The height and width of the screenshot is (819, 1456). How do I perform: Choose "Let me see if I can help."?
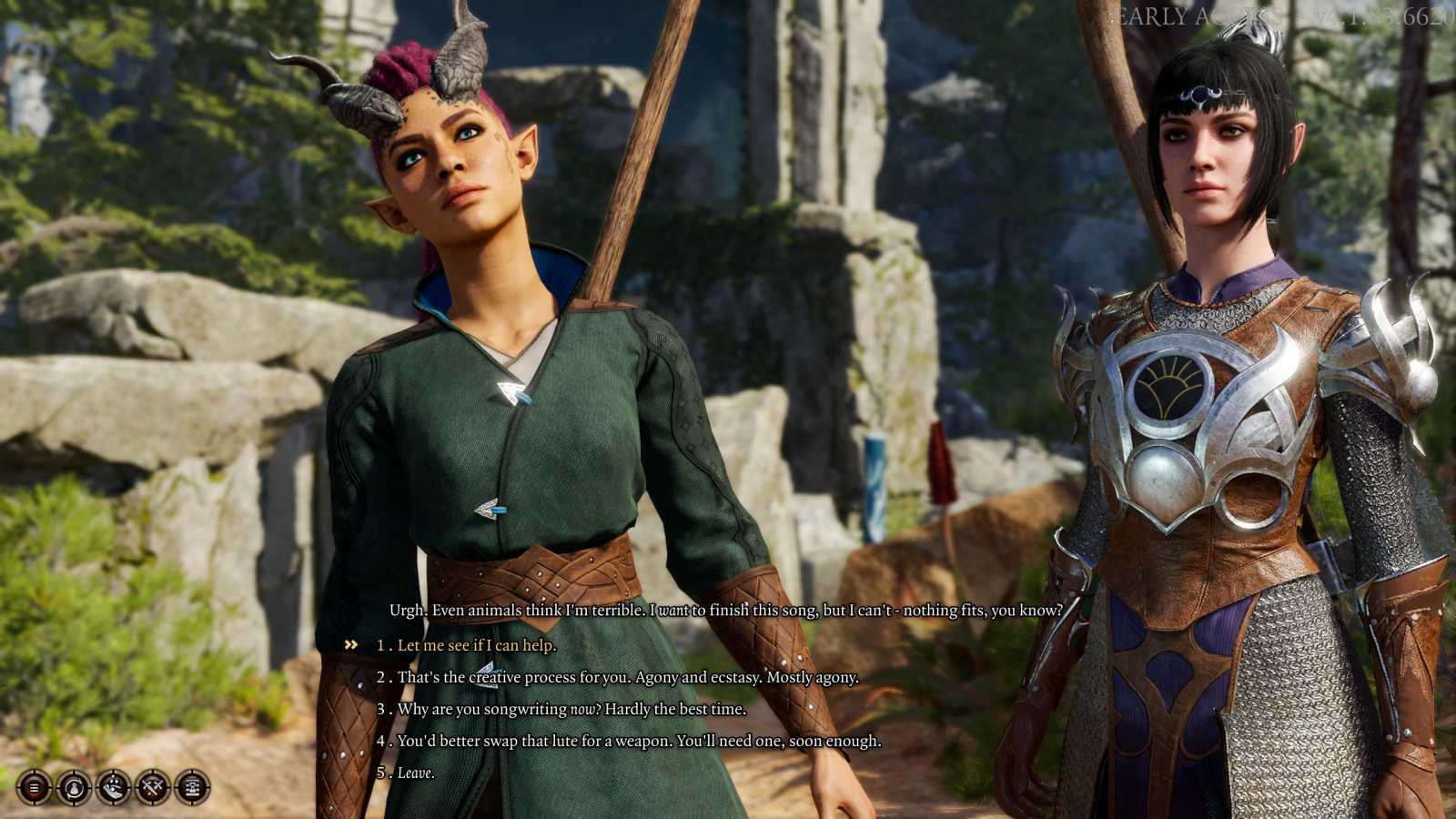[476, 645]
